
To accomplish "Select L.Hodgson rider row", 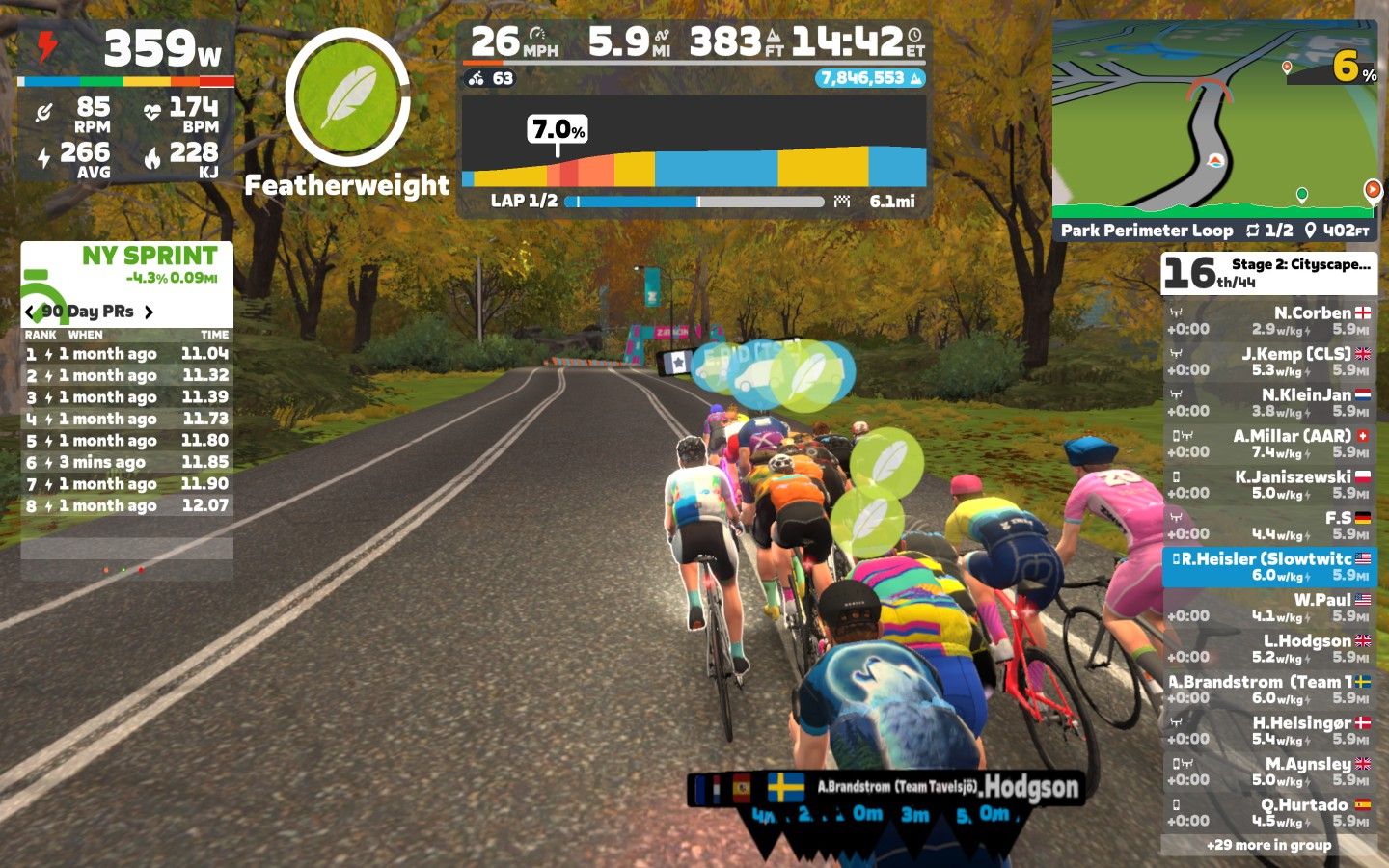I will point(1268,649).
